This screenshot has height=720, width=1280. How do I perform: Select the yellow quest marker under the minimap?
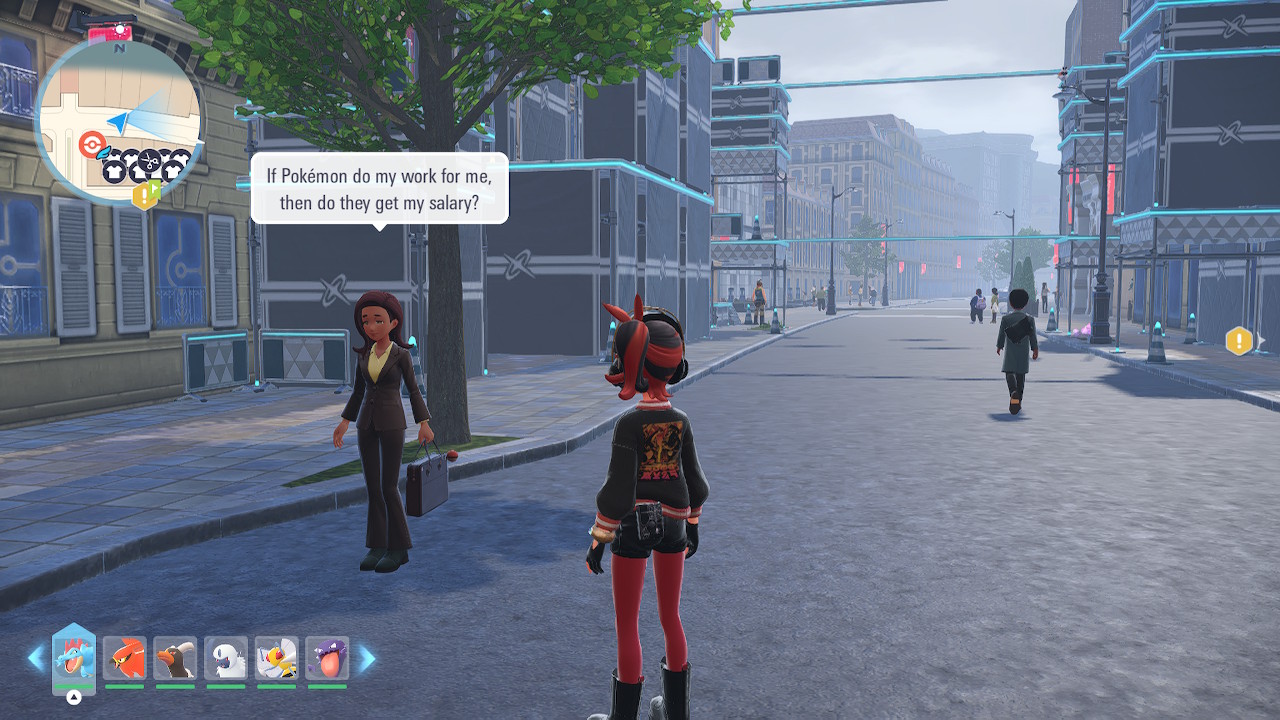(145, 194)
